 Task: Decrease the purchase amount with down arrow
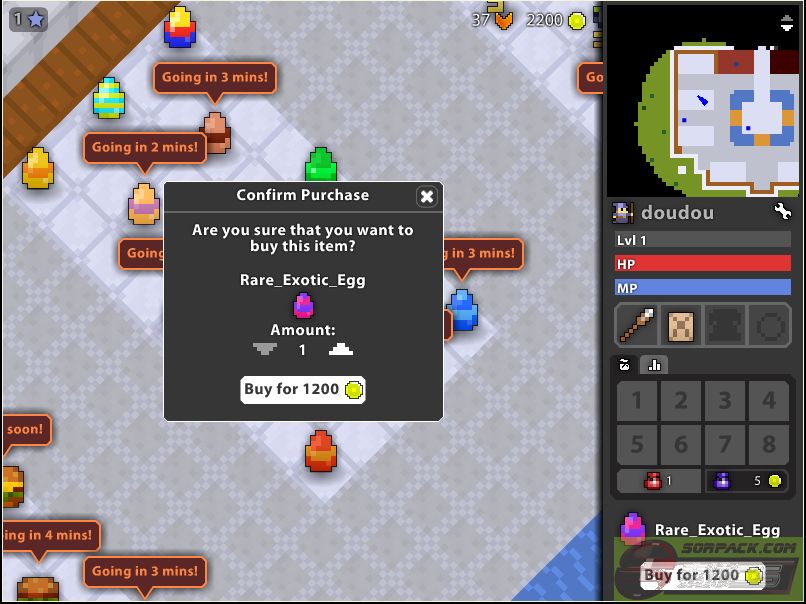tap(264, 350)
